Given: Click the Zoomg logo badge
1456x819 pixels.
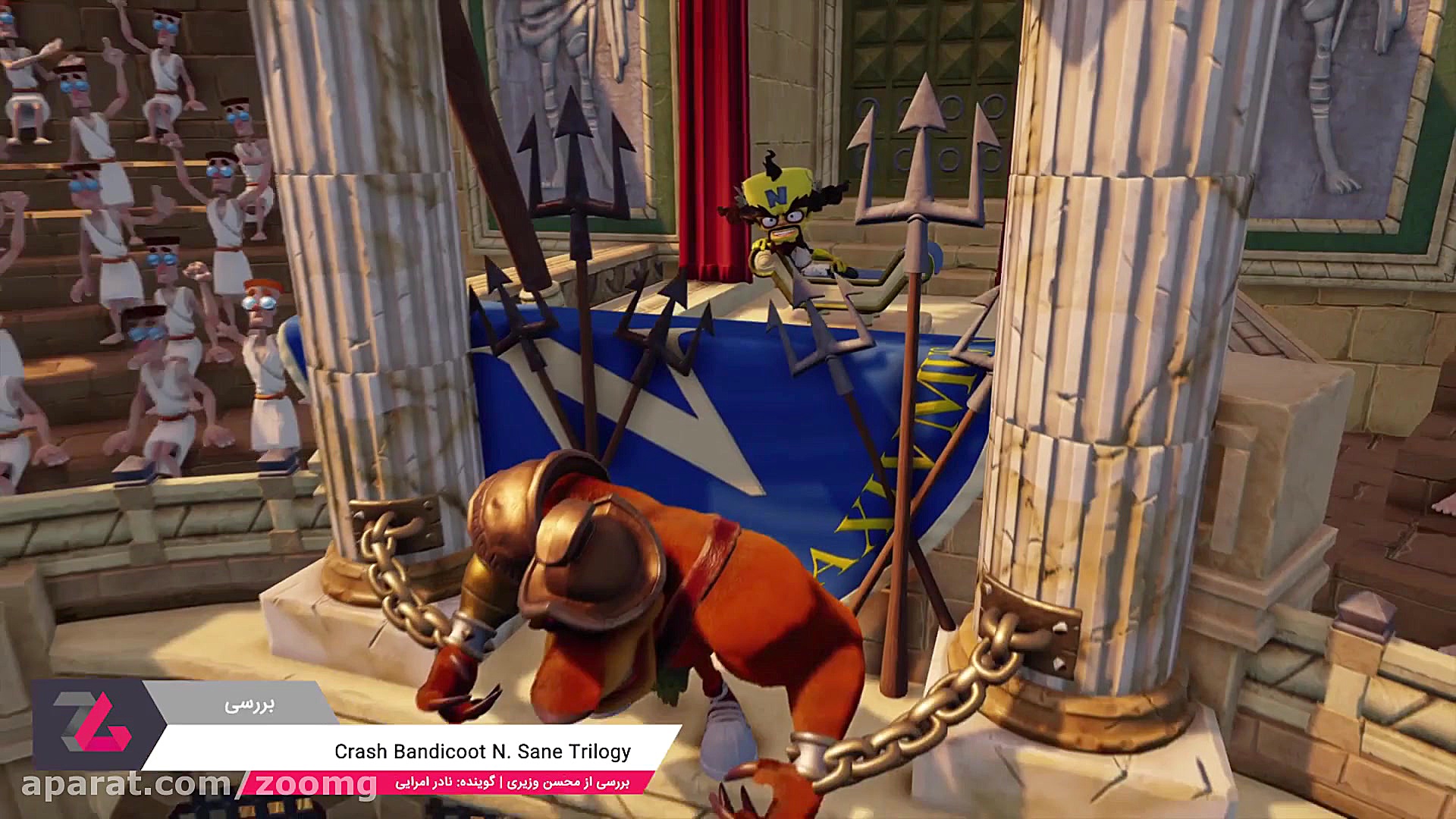Looking at the screenshot, I should point(92,723).
